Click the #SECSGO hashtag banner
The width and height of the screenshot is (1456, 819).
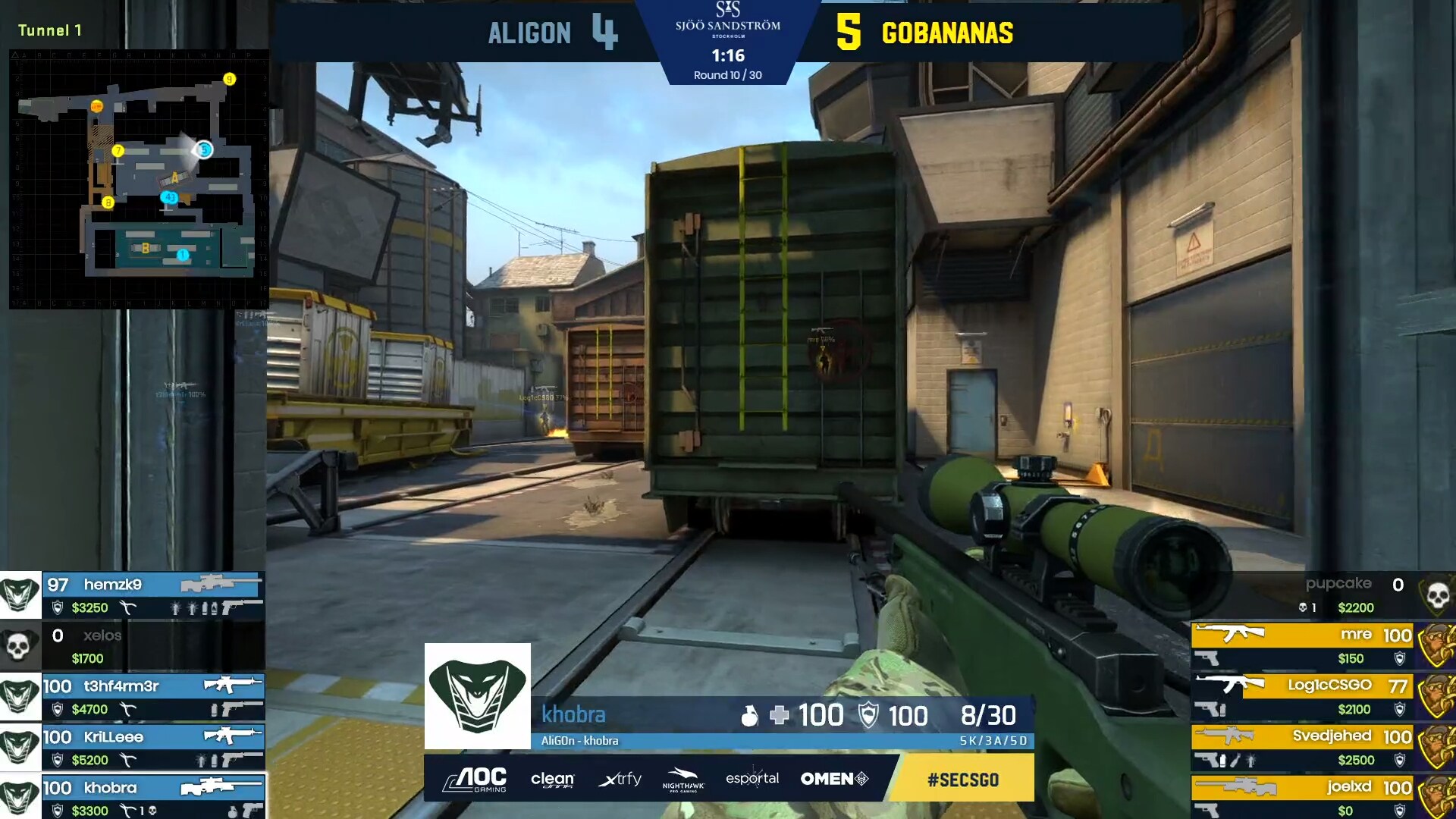(962, 779)
